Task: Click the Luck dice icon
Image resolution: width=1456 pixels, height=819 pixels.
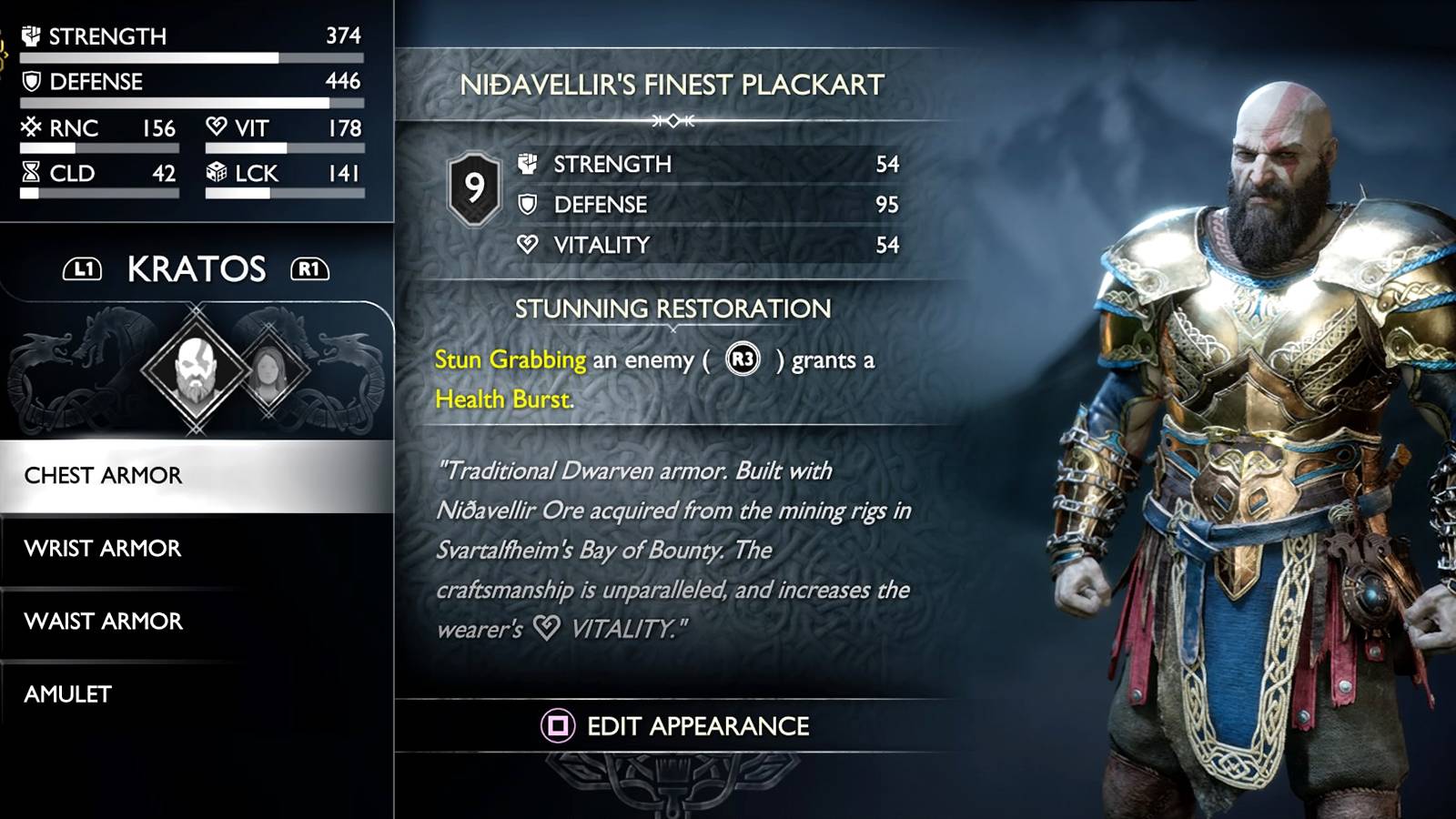Action: pyautogui.click(x=217, y=173)
